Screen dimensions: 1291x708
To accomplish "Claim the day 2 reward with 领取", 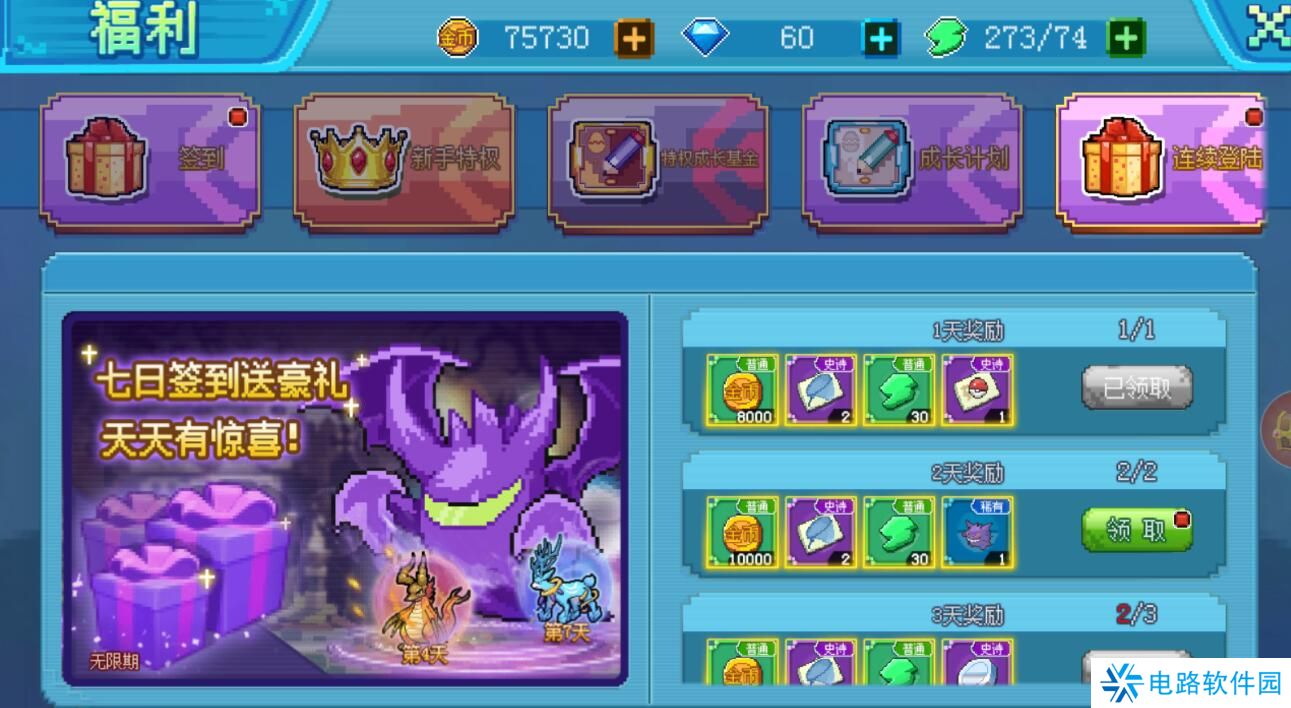I will point(1137,531).
